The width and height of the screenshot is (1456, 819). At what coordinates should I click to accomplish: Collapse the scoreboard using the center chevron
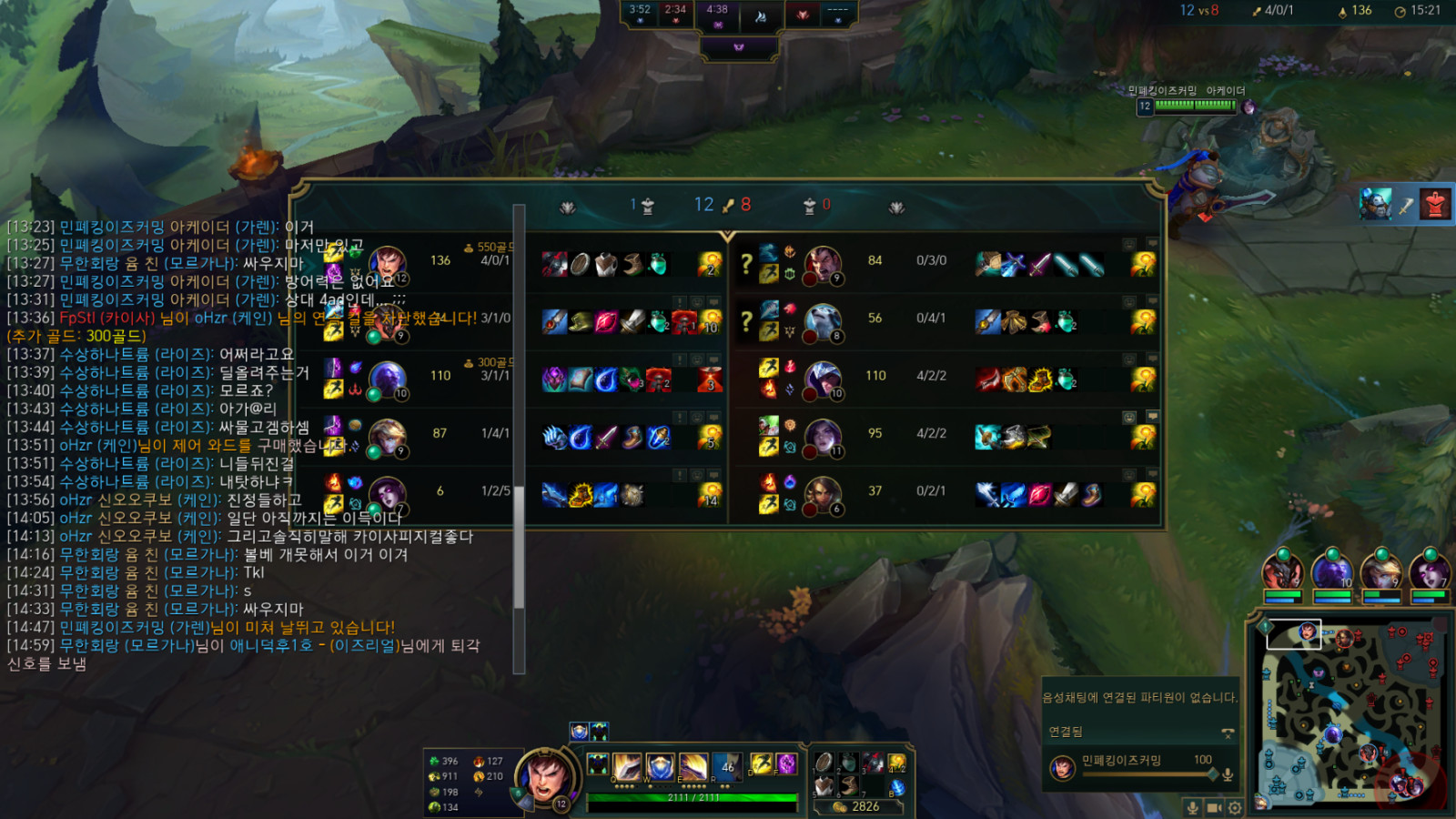pyautogui.click(x=728, y=235)
